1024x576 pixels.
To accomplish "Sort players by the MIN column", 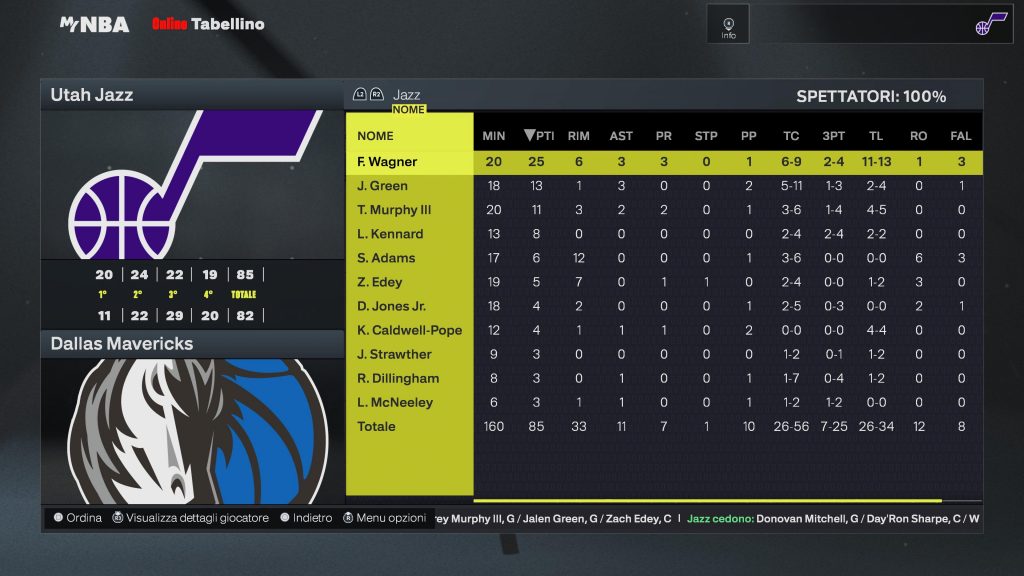I will [494, 136].
